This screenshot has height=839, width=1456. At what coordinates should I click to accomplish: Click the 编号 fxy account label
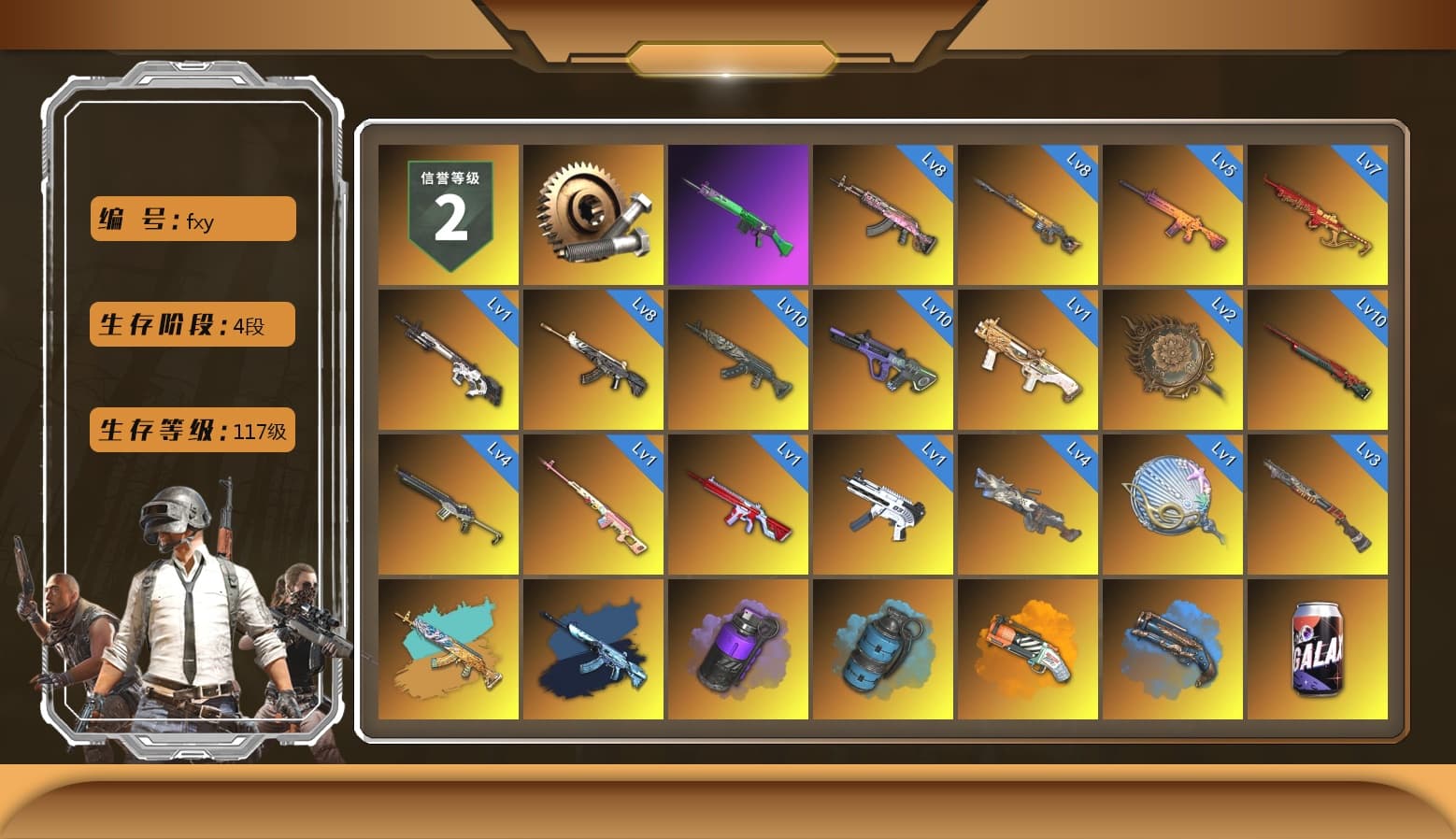(x=192, y=219)
